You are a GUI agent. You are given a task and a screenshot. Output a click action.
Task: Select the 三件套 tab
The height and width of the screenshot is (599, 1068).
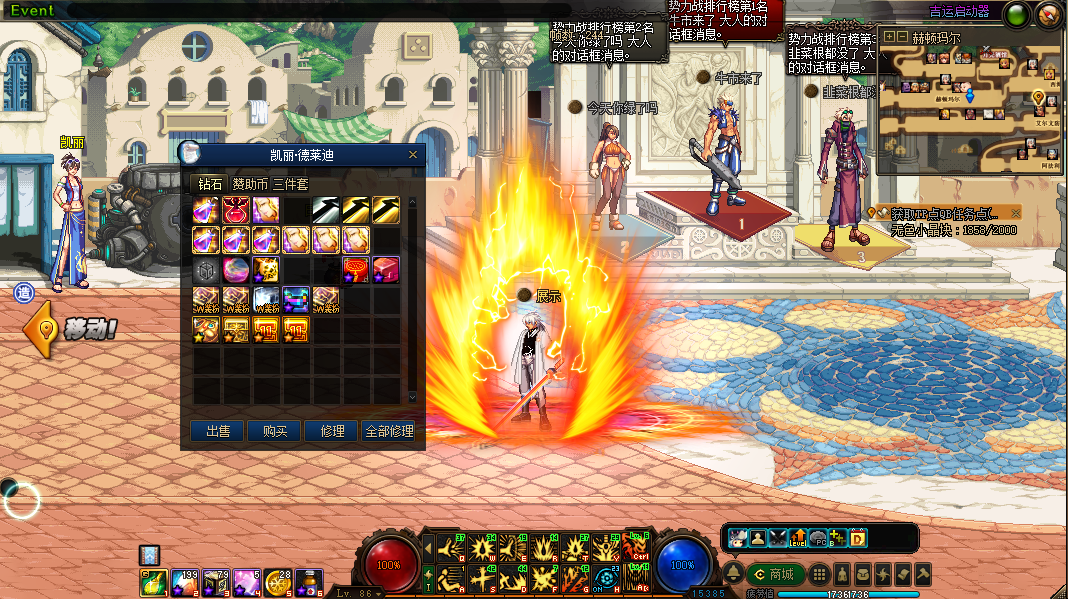click(x=290, y=184)
